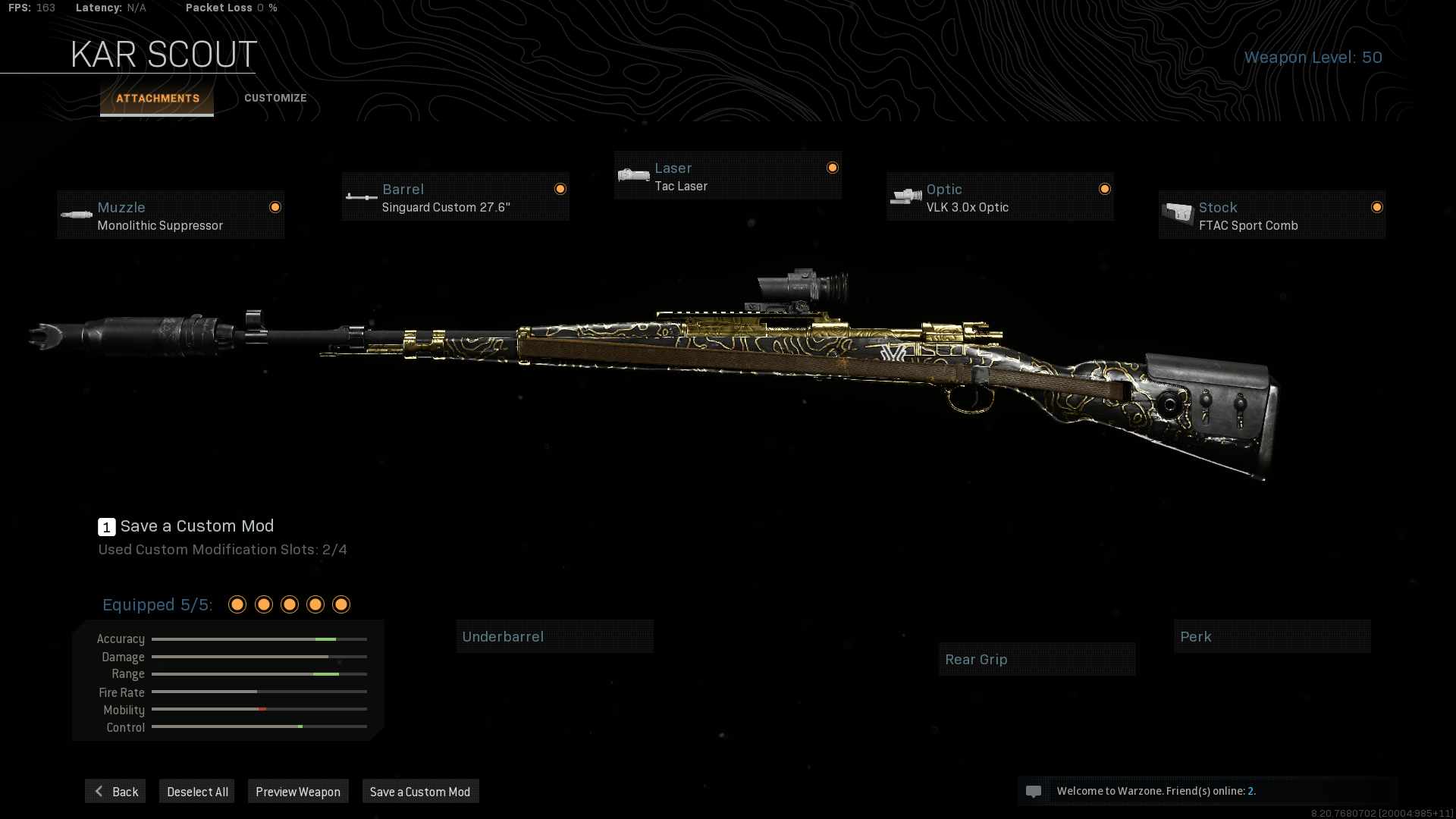Switch to the Customize tab
Viewport: 1456px width, 819px height.
point(275,98)
